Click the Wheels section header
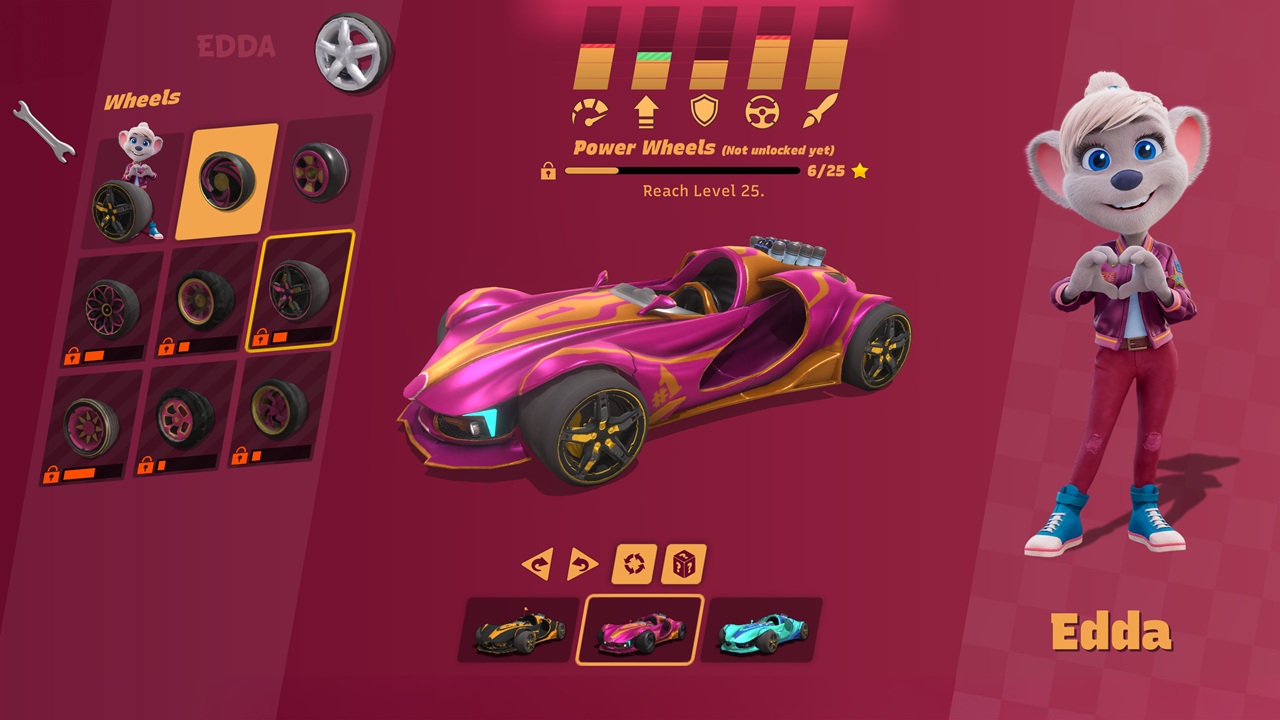Screen dimensions: 1280x720 click(141, 97)
